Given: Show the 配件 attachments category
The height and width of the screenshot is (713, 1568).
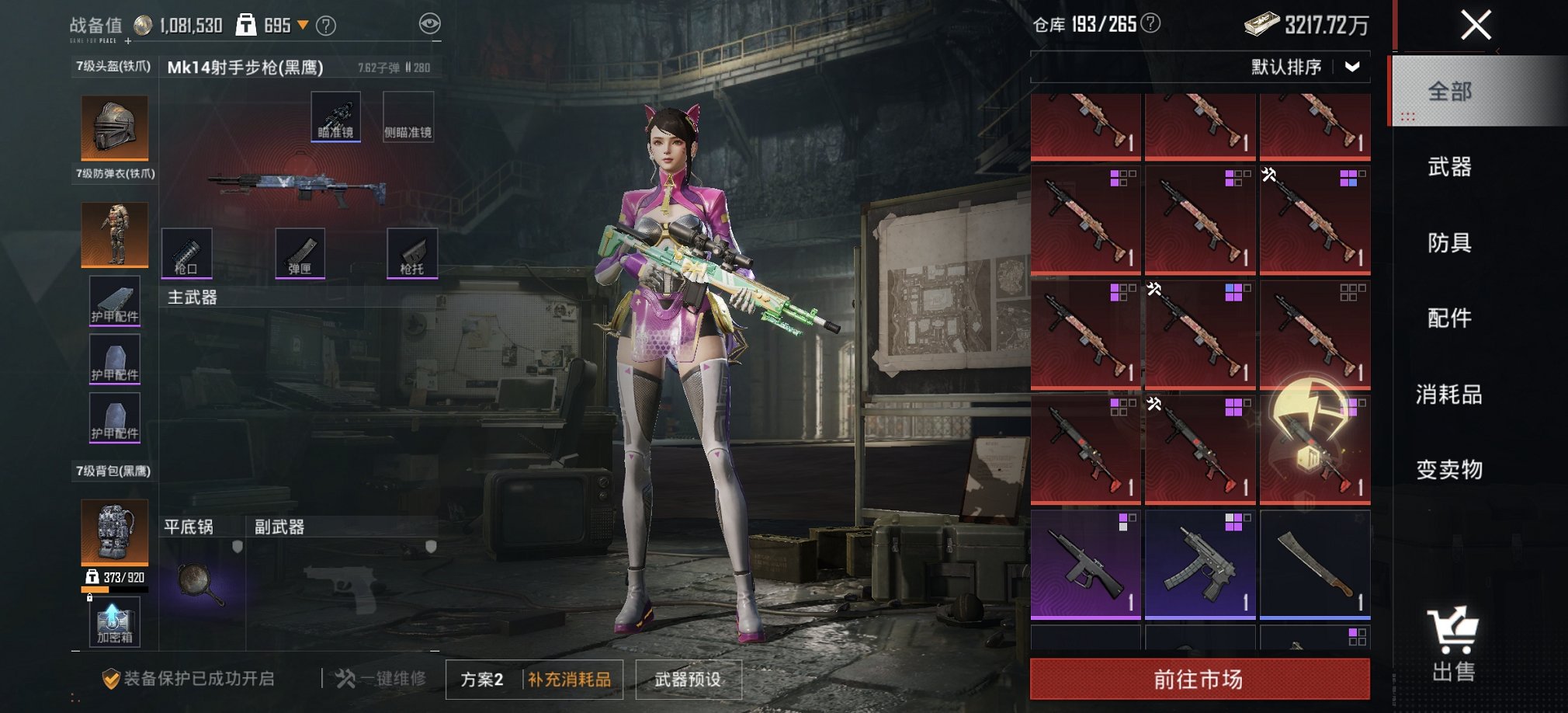Looking at the screenshot, I should pyautogui.click(x=1449, y=318).
